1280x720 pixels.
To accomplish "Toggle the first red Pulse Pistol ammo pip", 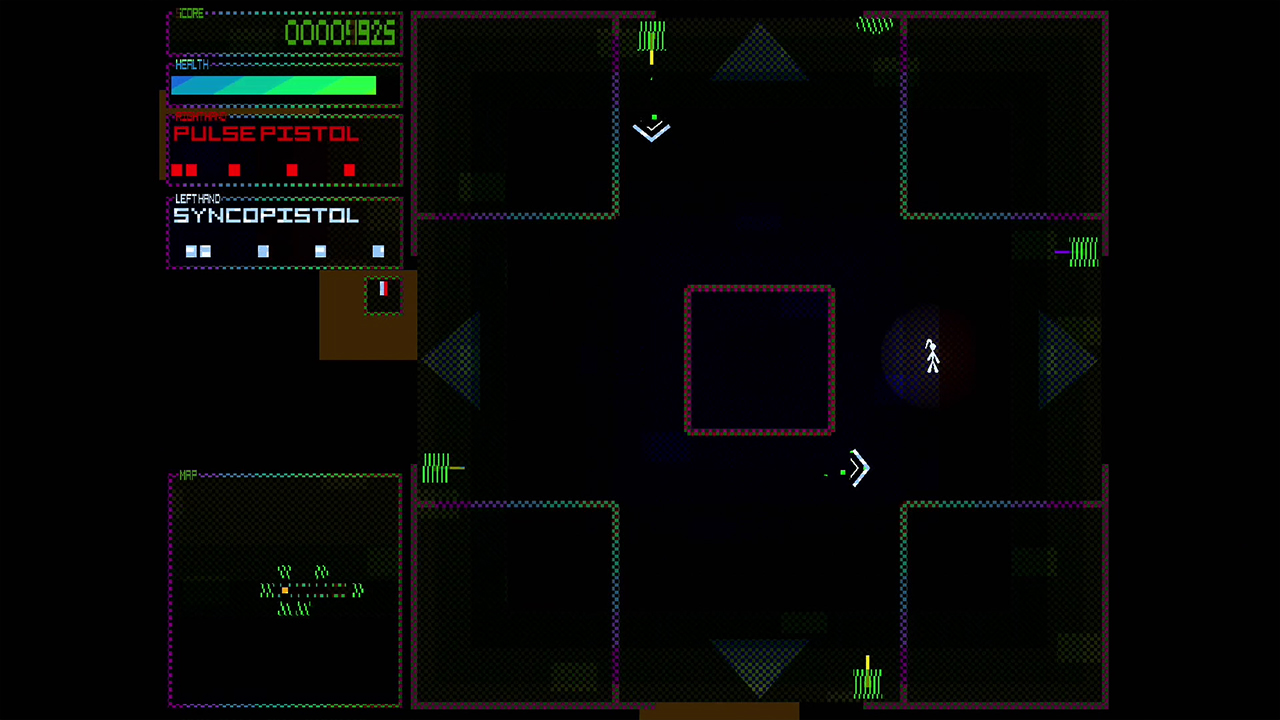I will point(177,170).
